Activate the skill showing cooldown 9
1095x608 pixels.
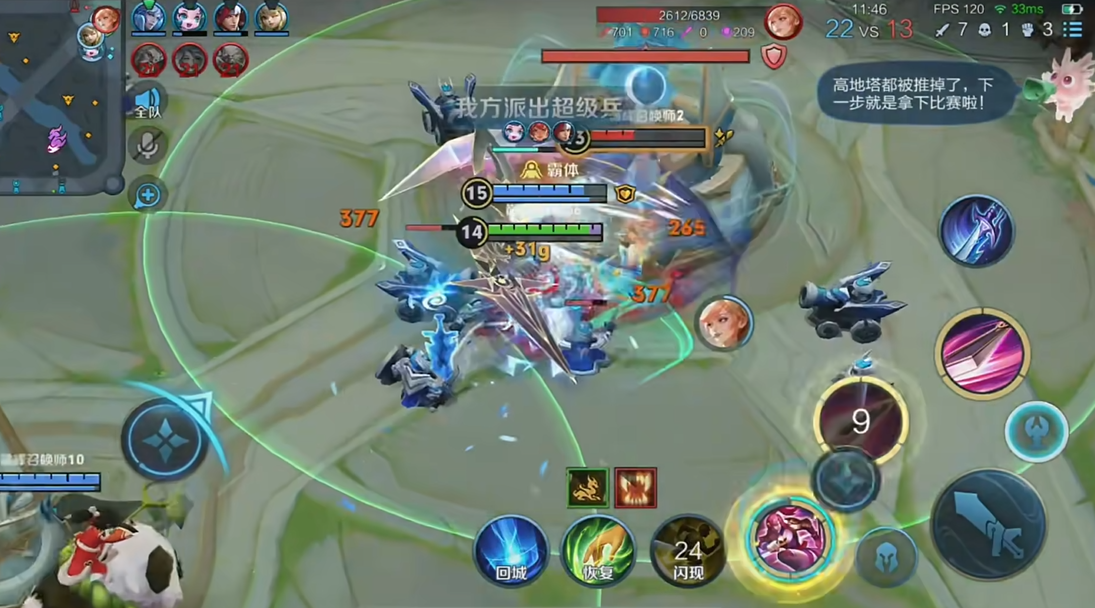tap(860, 420)
